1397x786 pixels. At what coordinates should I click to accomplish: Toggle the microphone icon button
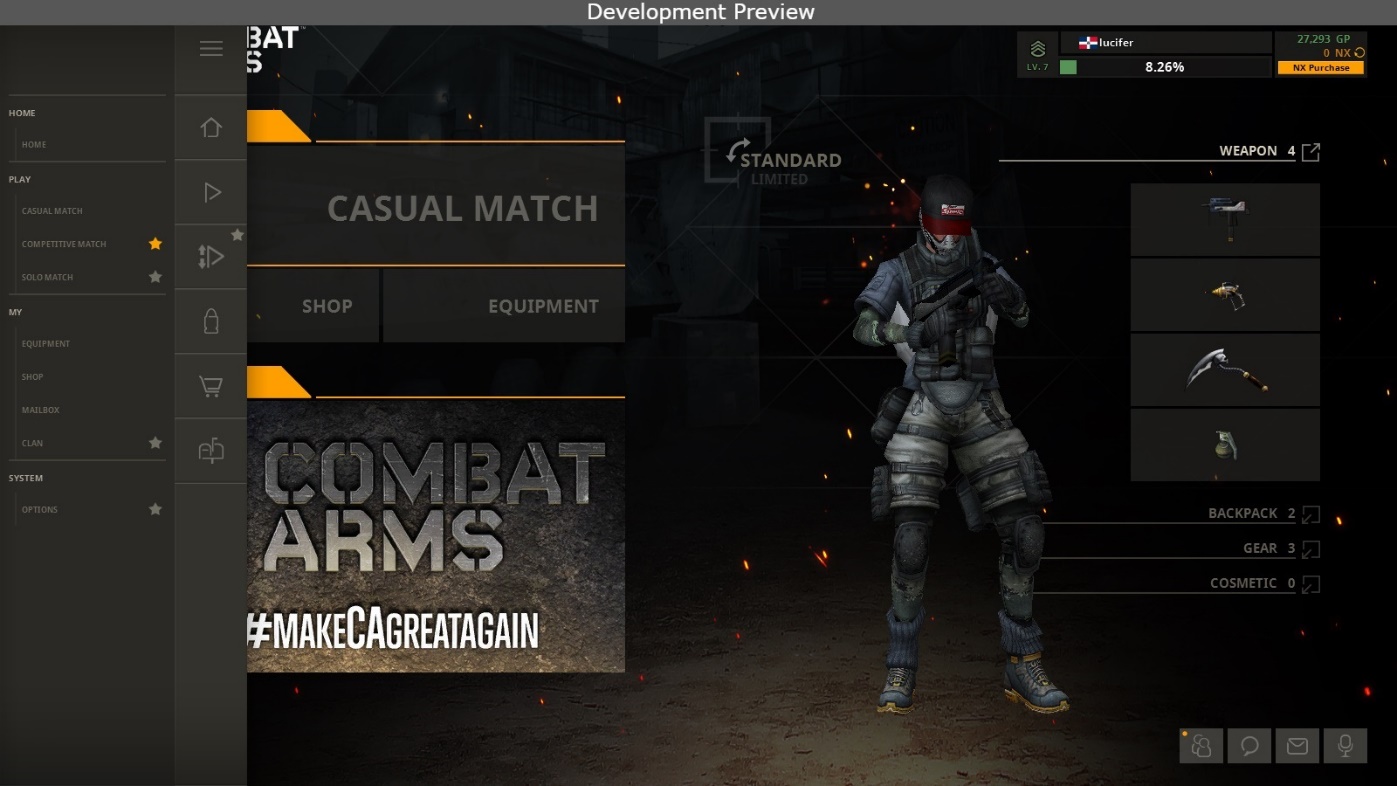(1345, 746)
